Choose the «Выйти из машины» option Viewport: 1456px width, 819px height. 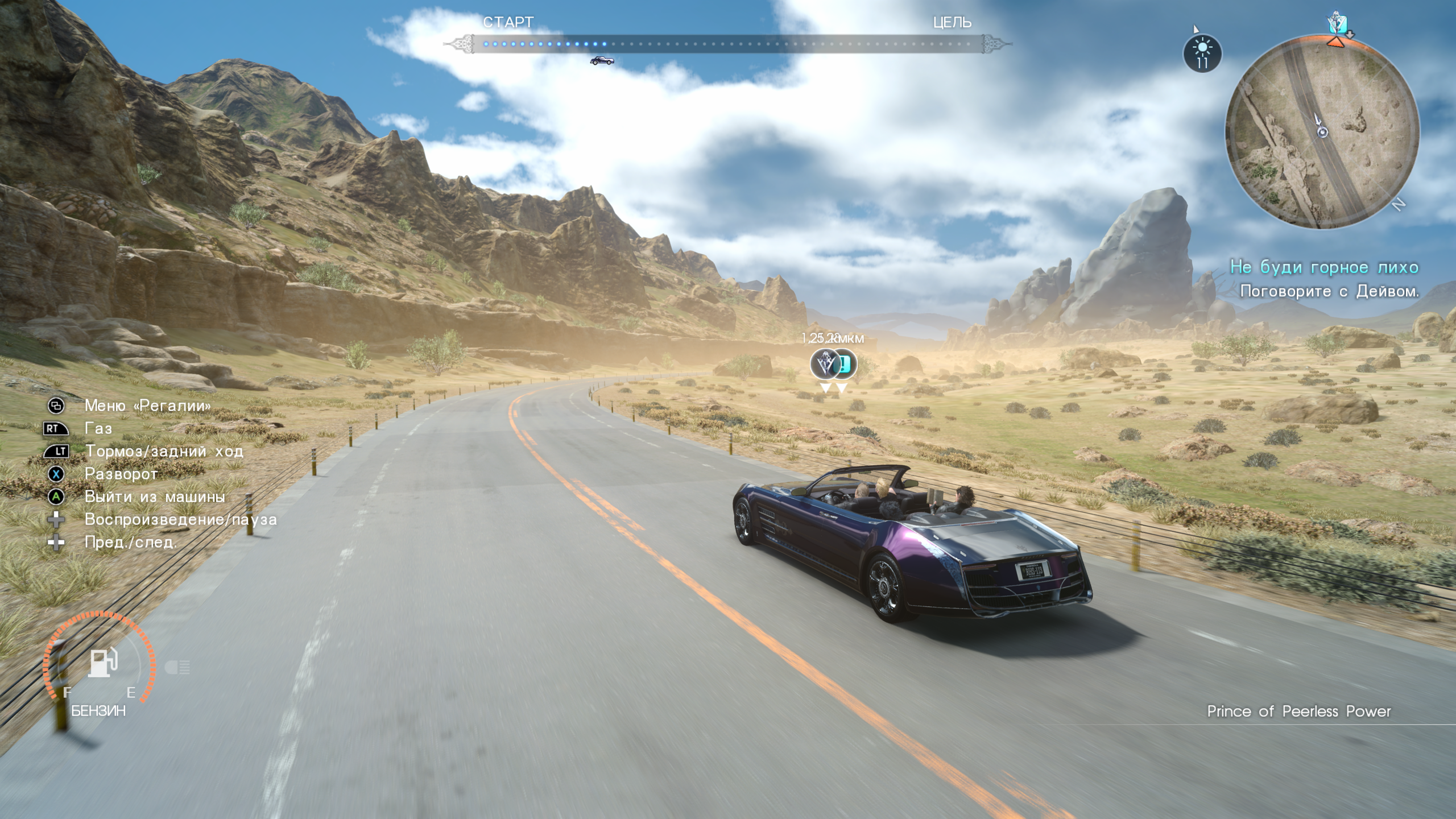coord(154,497)
